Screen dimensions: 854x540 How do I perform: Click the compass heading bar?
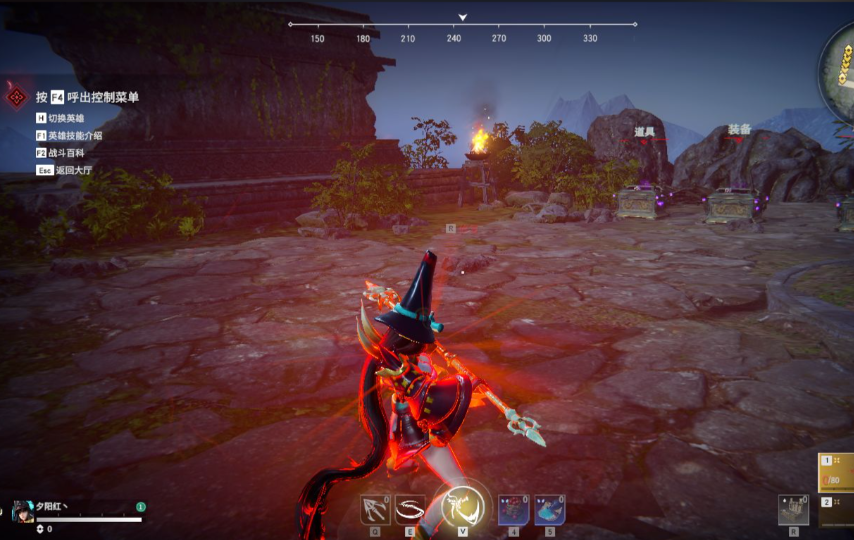click(462, 30)
